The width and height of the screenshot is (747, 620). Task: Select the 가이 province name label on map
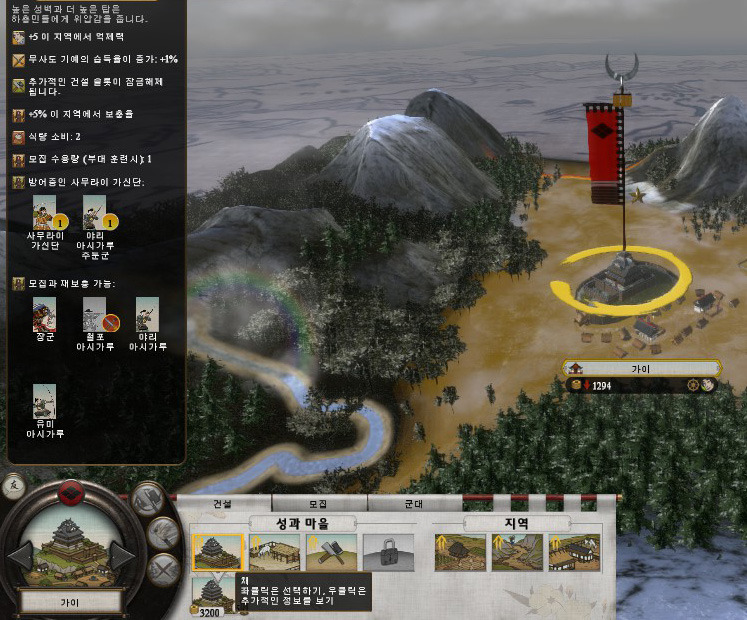640,368
